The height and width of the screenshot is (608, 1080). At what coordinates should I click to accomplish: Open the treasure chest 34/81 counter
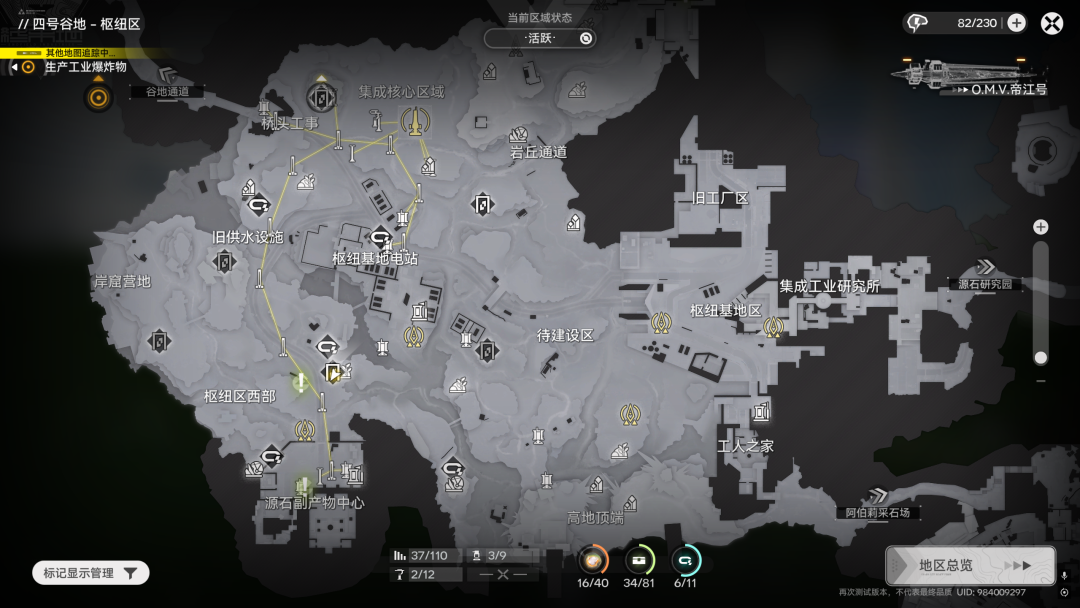tap(639, 561)
